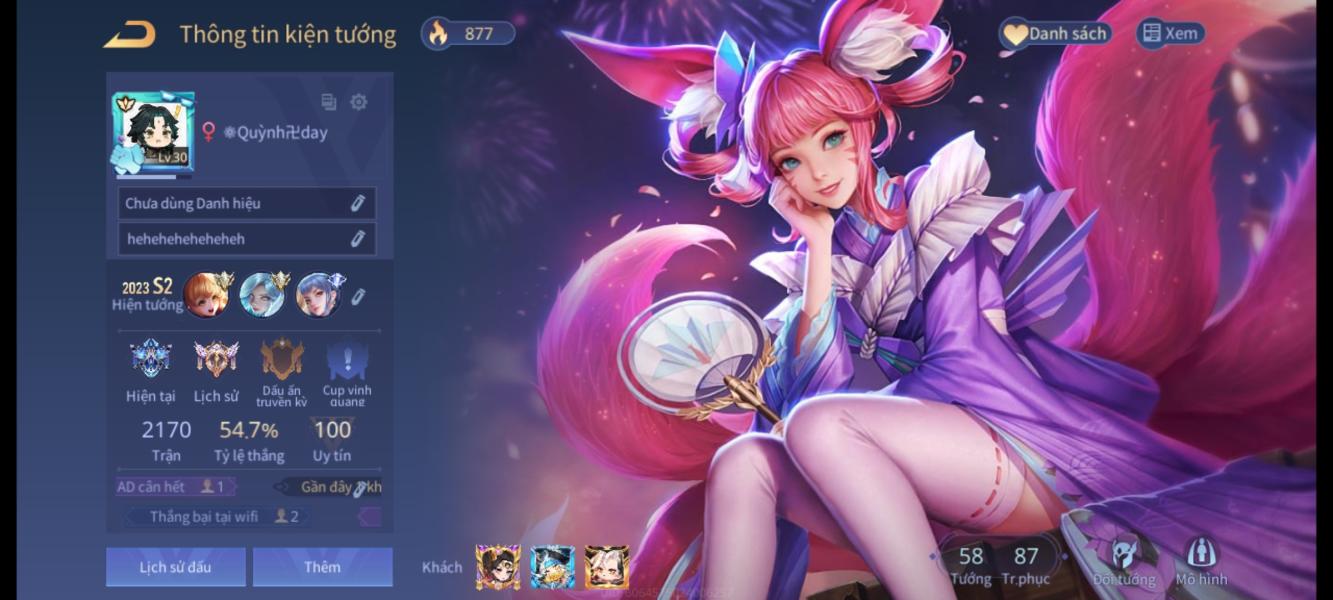Edit the Chưa dùng Danh hiệu title

tap(357, 204)
